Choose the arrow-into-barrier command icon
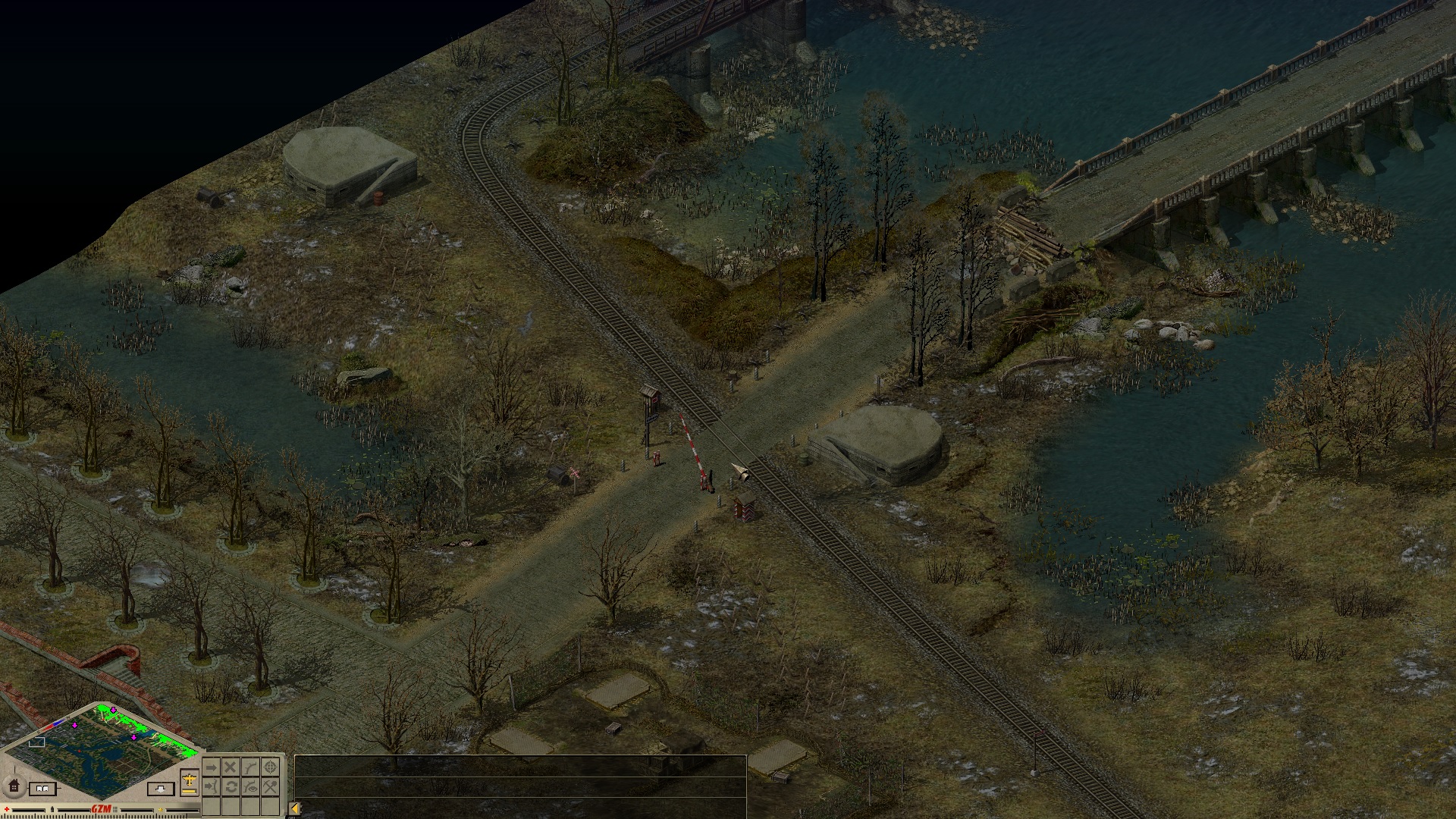 [212, 787]
